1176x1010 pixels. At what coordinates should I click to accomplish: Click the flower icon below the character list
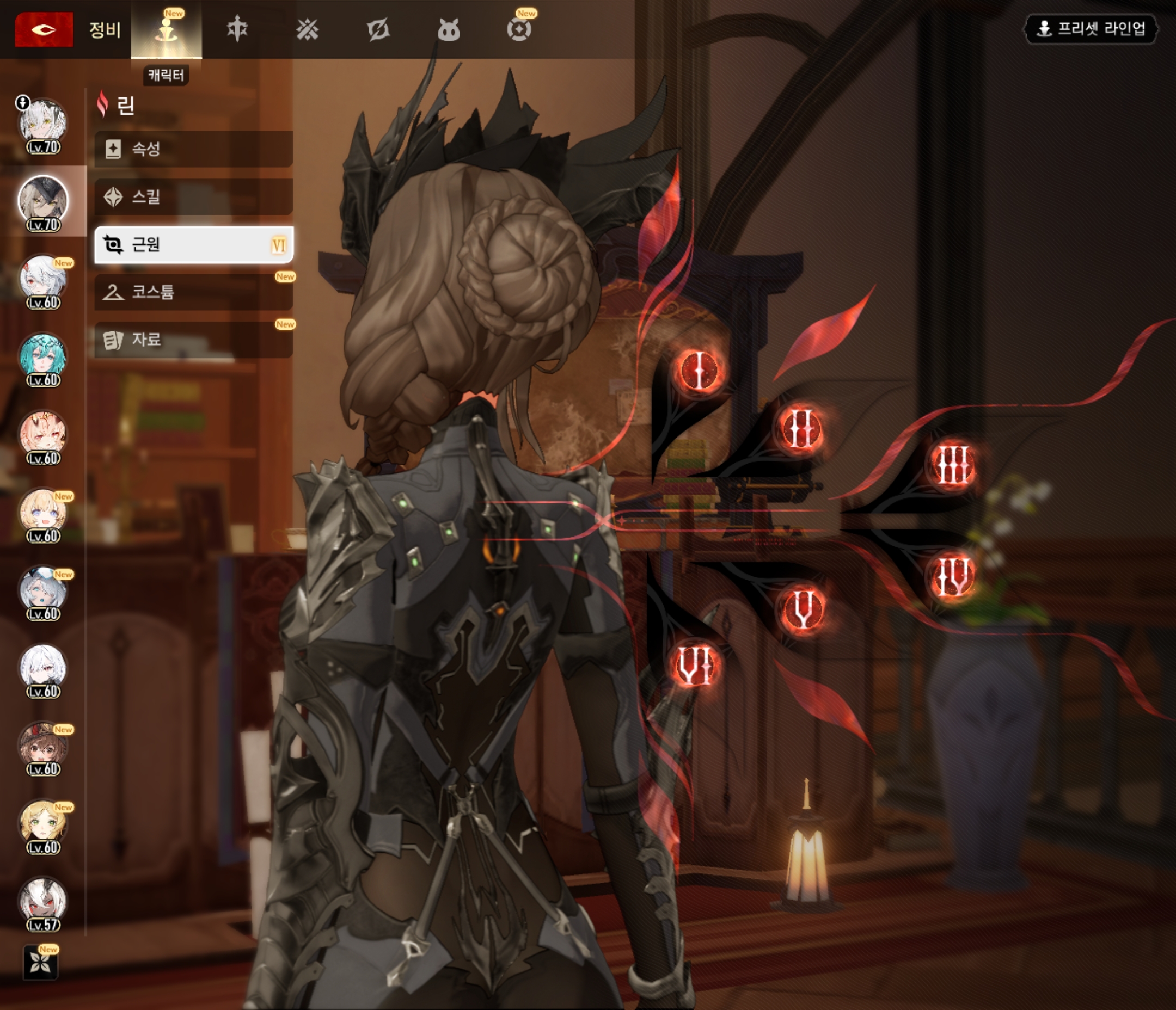click(x=40, y=962)
